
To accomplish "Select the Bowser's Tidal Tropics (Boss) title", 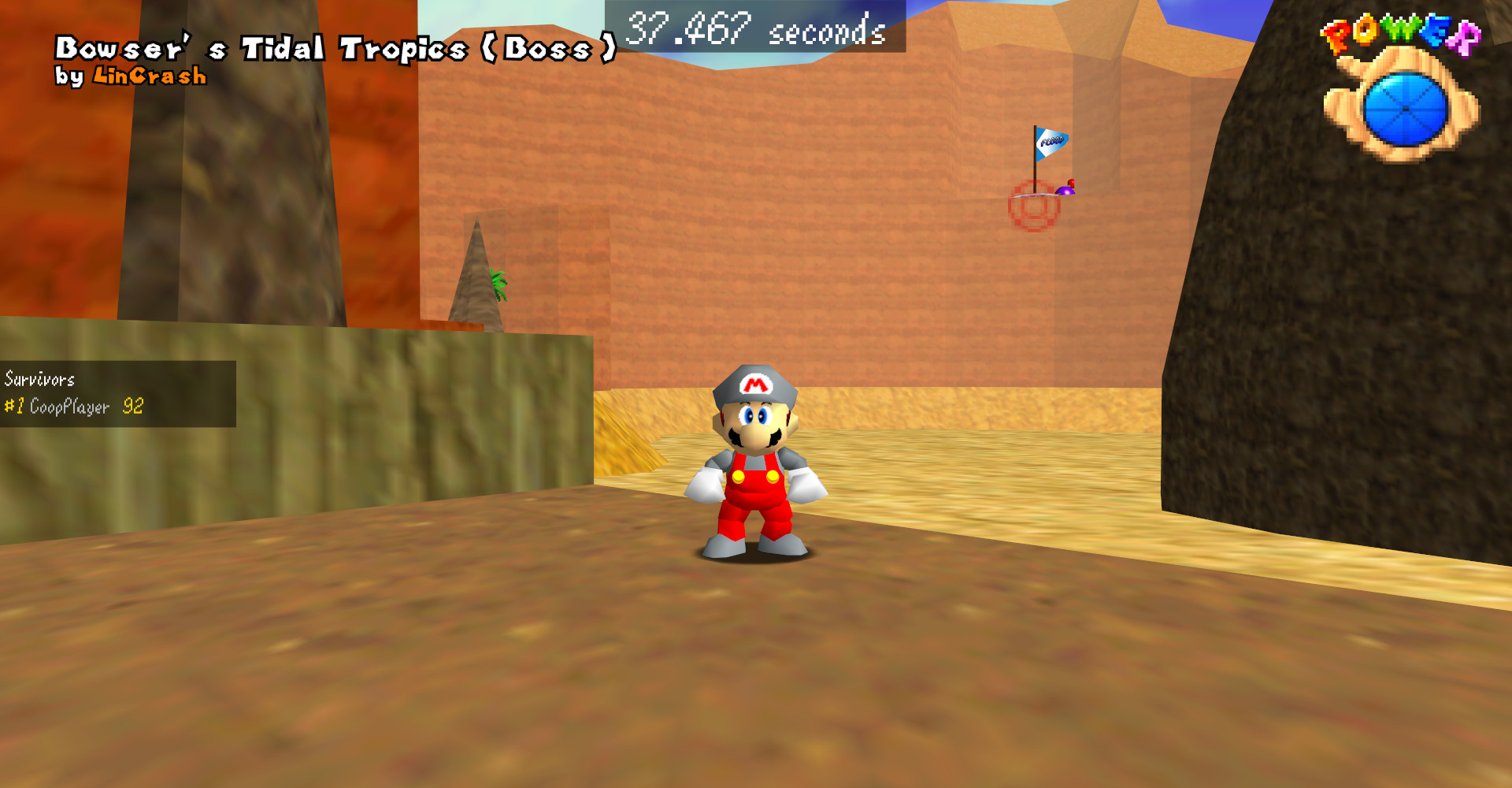I will pyautogui.click(x=335, y=47).
